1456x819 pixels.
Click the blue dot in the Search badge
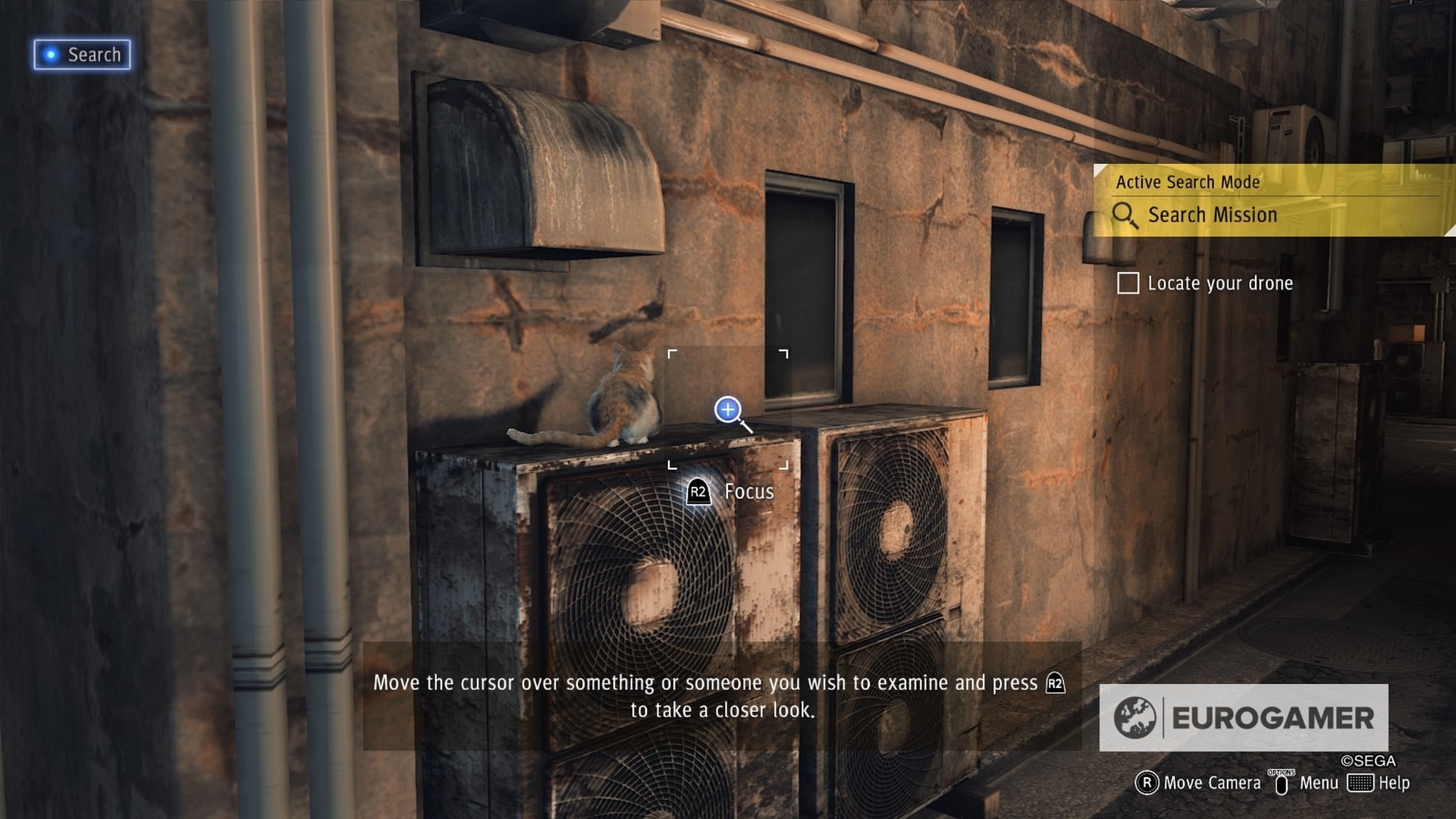click(x=50, y=54)
